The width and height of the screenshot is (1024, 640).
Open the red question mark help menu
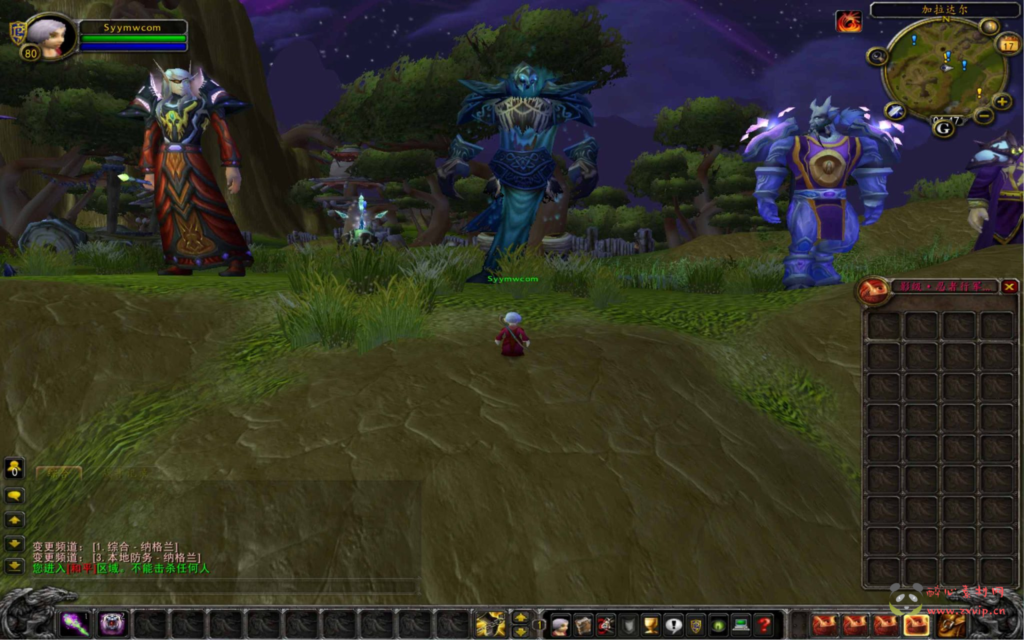pos(765,626)
